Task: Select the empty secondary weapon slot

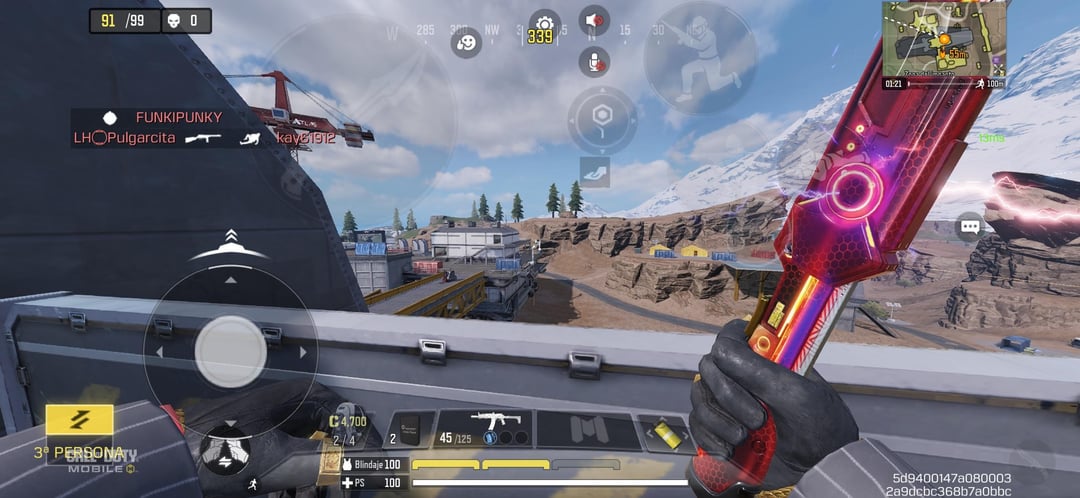Action: 587,429
